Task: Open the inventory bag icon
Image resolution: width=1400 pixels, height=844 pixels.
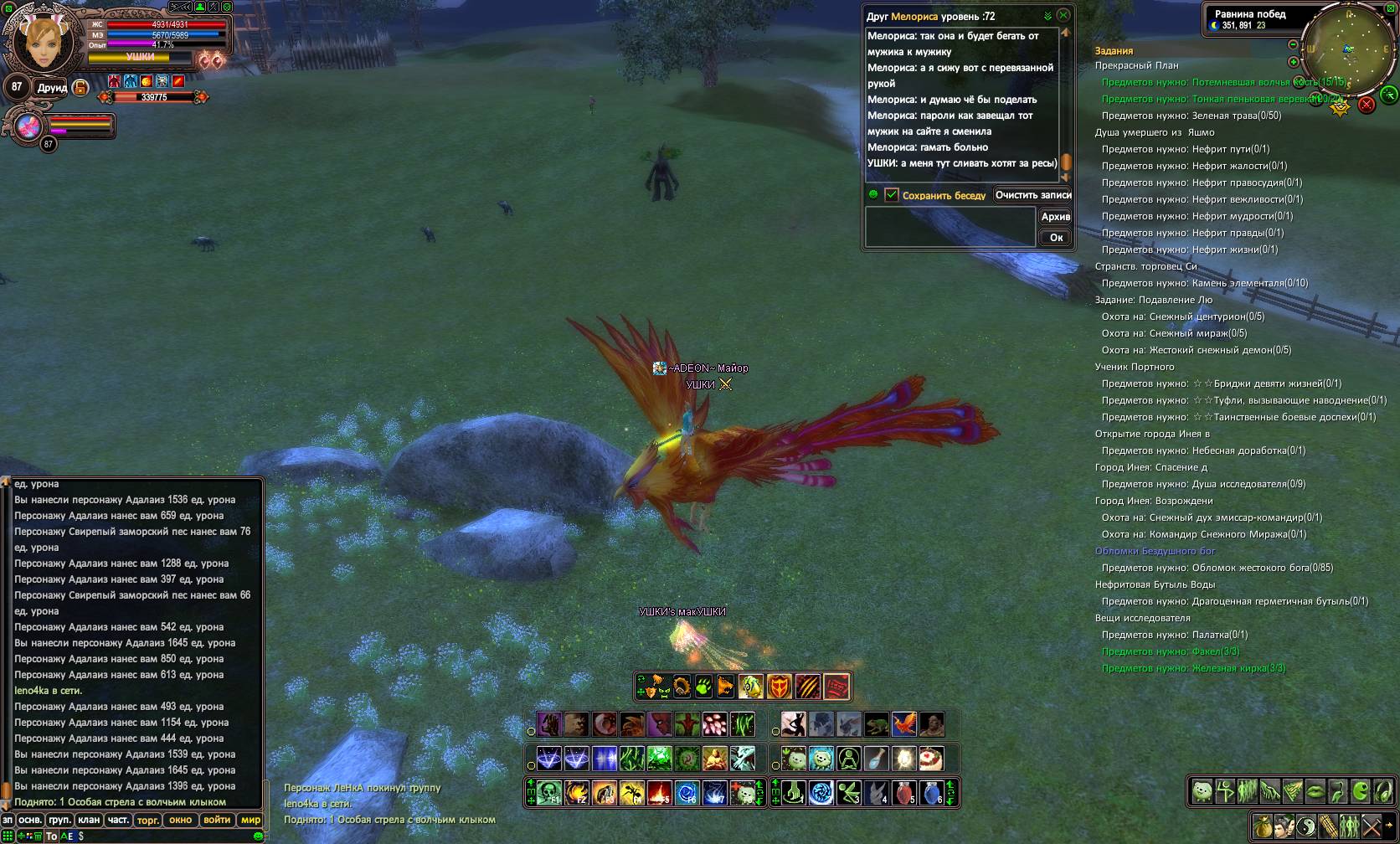Action: tap(1262, 827)
